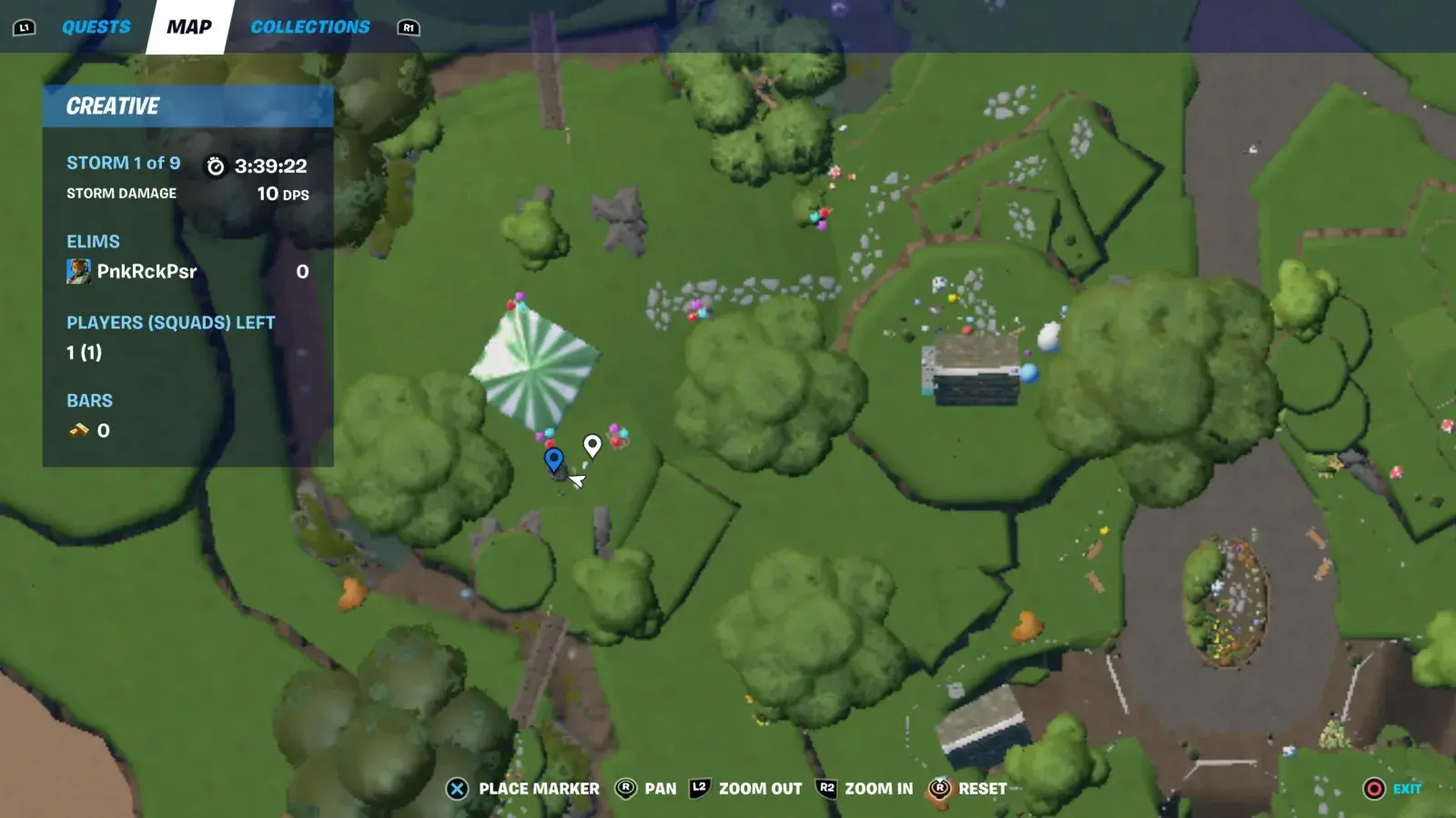This screenshot has height=818, width=1456.
Task: Select the white map marker pin
Action: (x=592, y=445)
